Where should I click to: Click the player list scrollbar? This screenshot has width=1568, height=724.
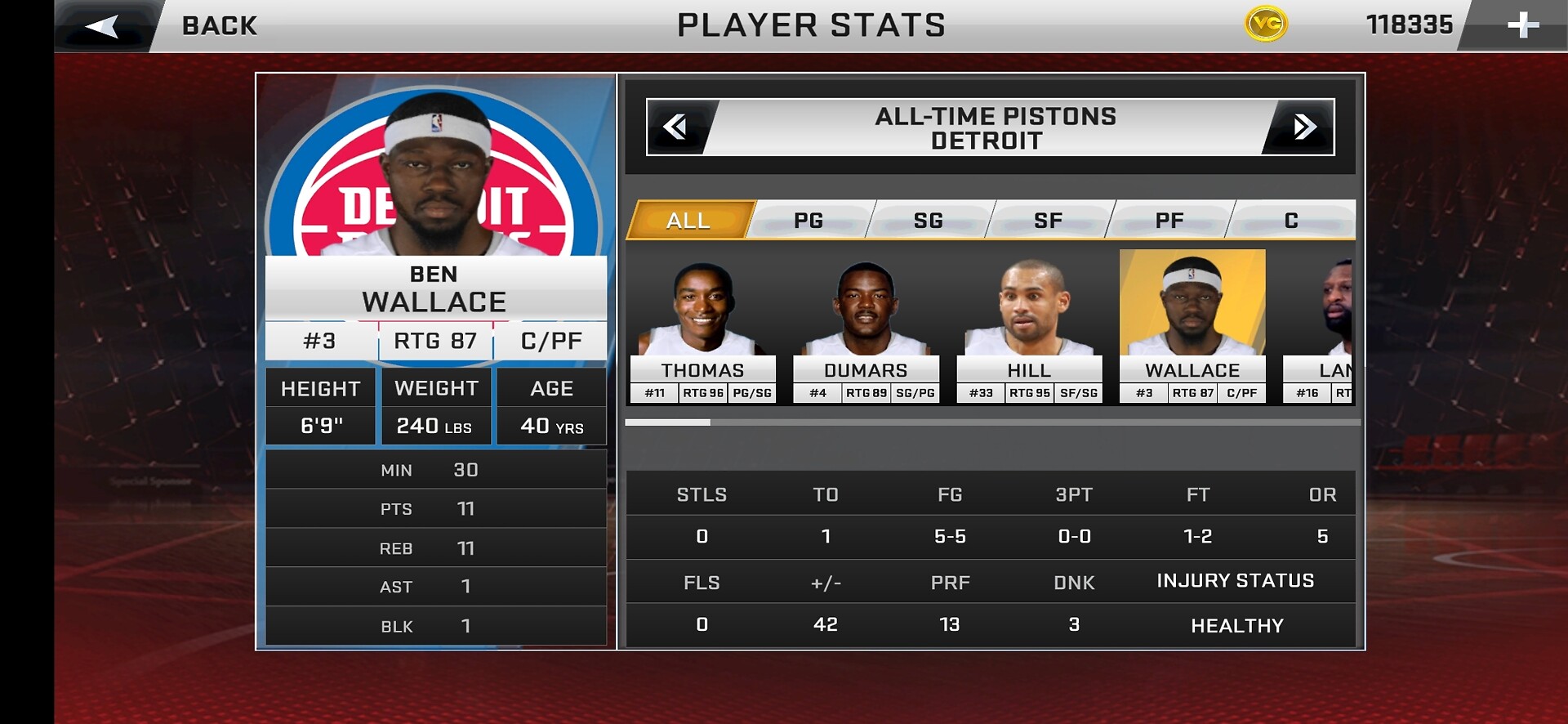click(x=992, y=422)
